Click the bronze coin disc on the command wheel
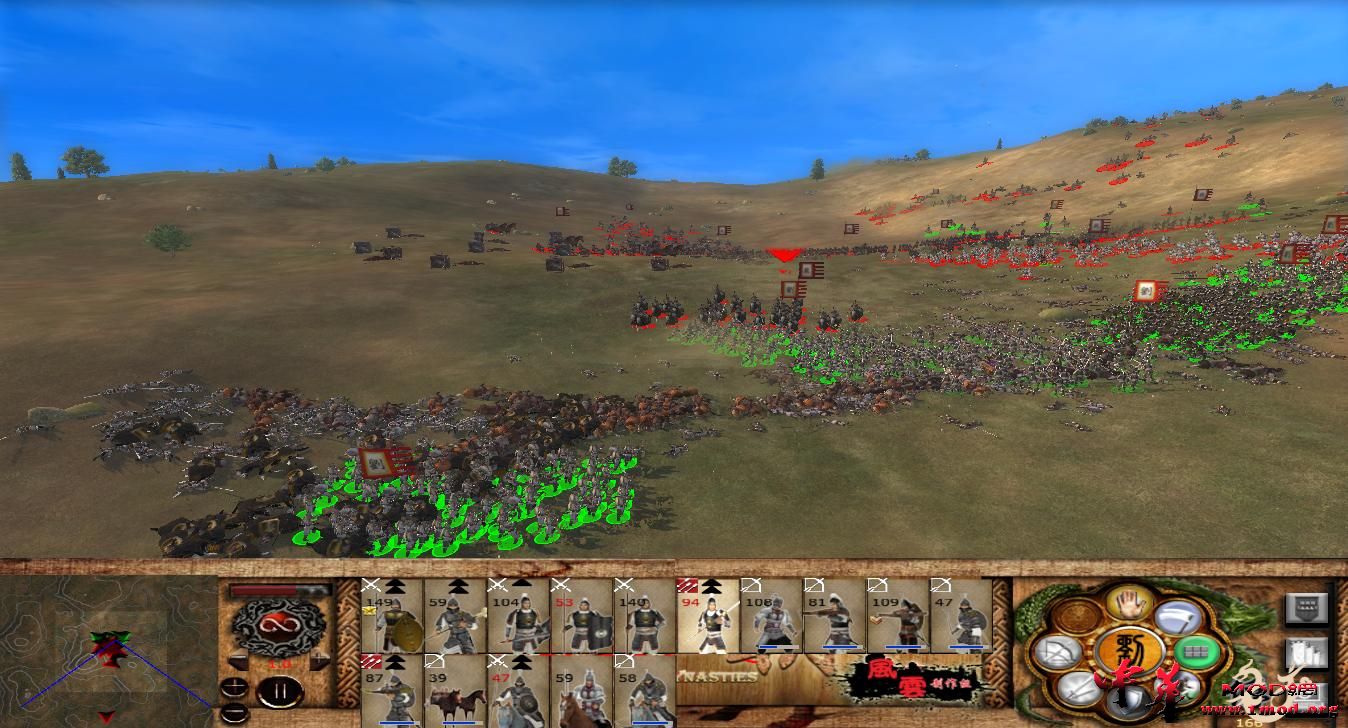1348x728 pixels. coord(1077,616)
